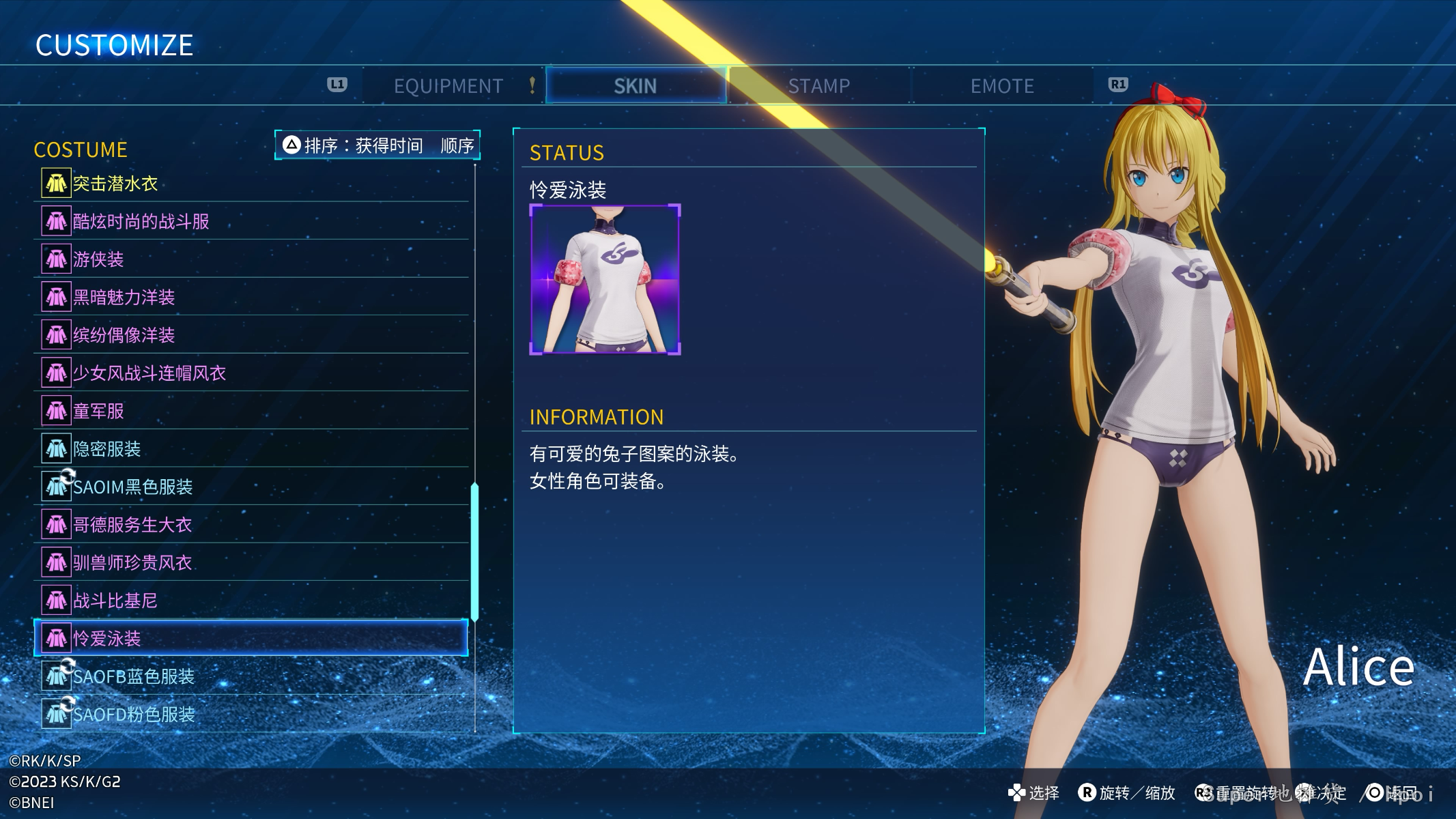Choose the 驯兽师珍贵风衣 costume
Screen dimensions: 1456x819
251,562
